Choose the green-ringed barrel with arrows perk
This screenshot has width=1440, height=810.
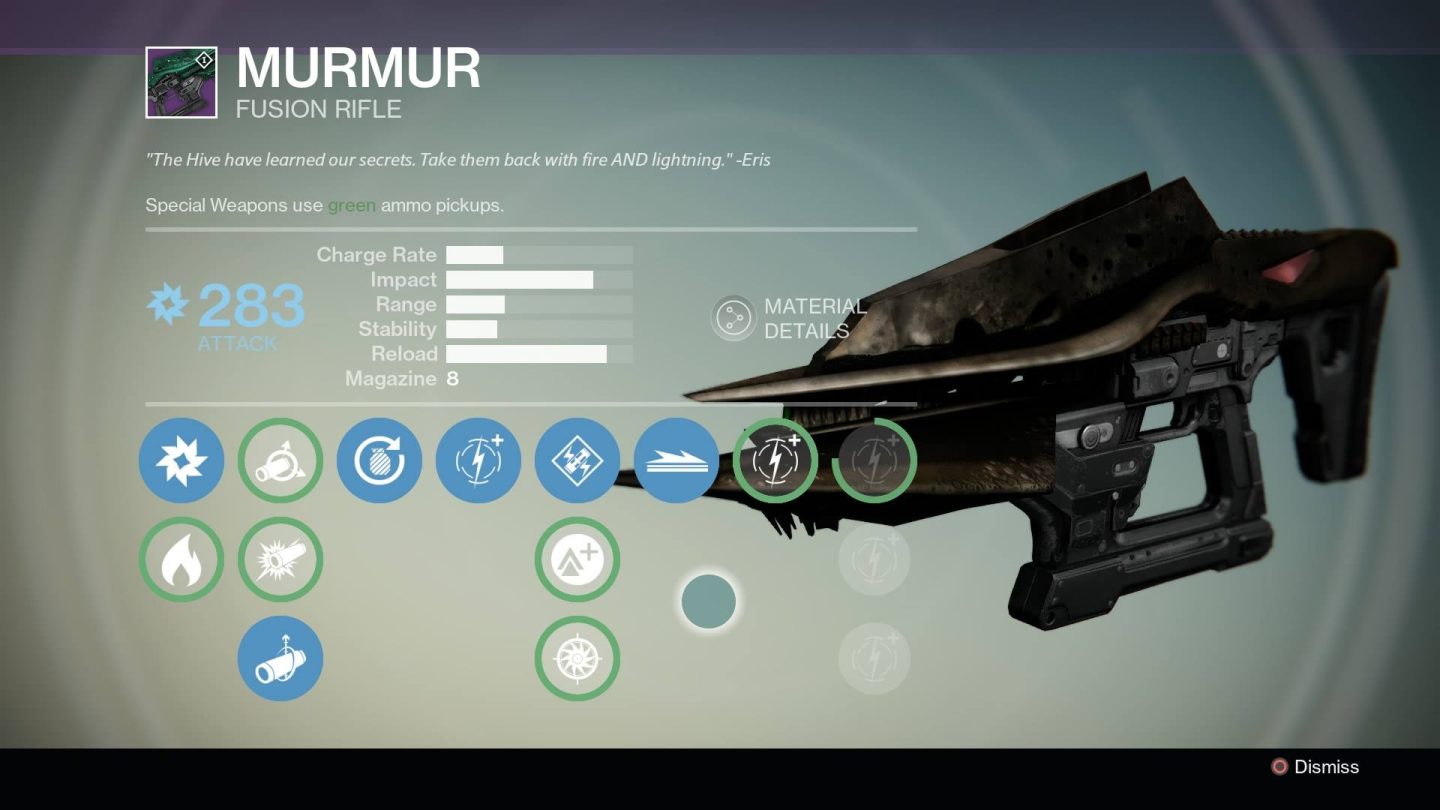280,460
